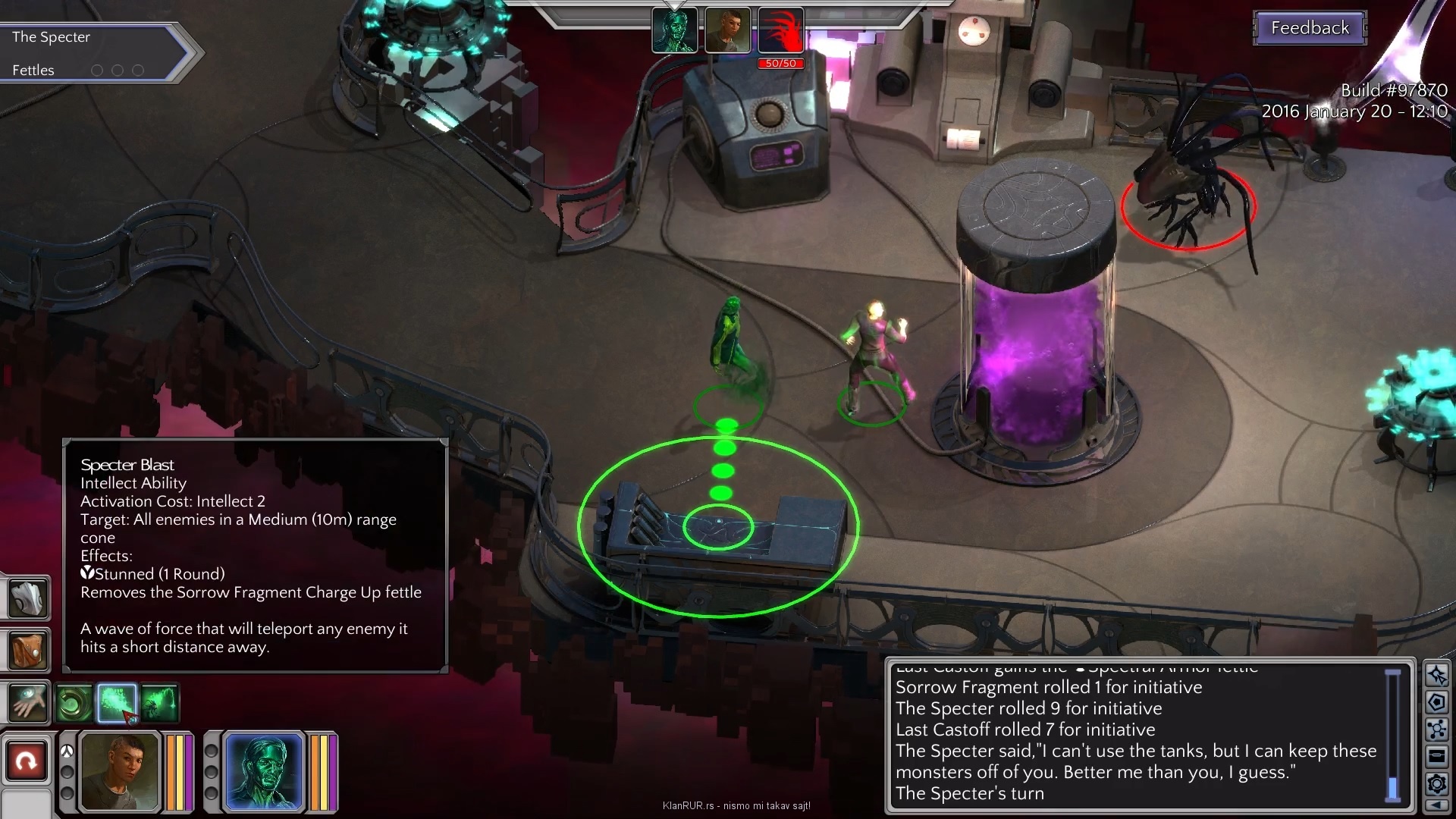The image size is (1456, 819).
Task: Open the settings gear button
Action: pos(1436,783)
